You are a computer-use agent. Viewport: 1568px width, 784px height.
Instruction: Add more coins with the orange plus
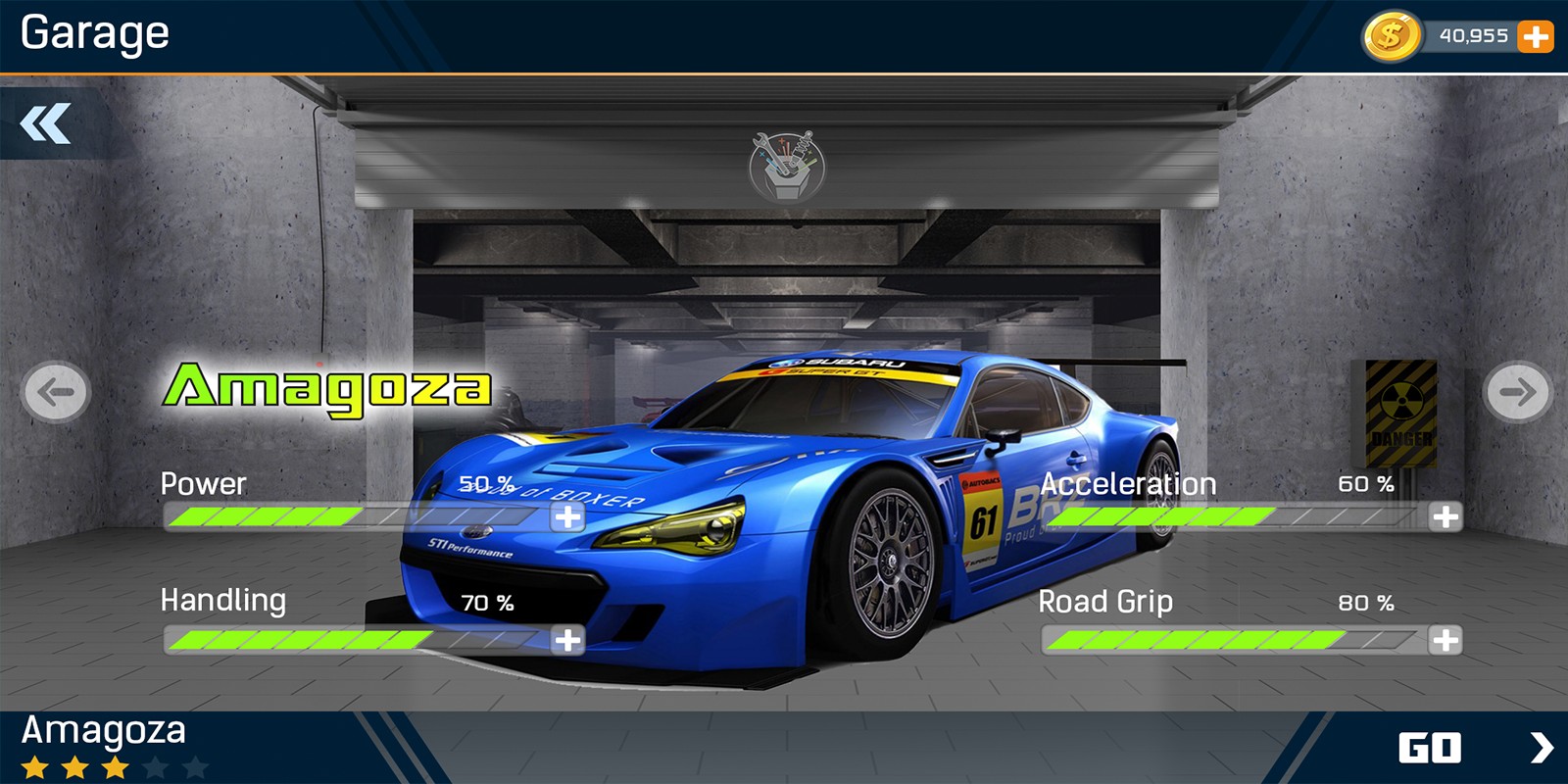tap(1535, 37)
